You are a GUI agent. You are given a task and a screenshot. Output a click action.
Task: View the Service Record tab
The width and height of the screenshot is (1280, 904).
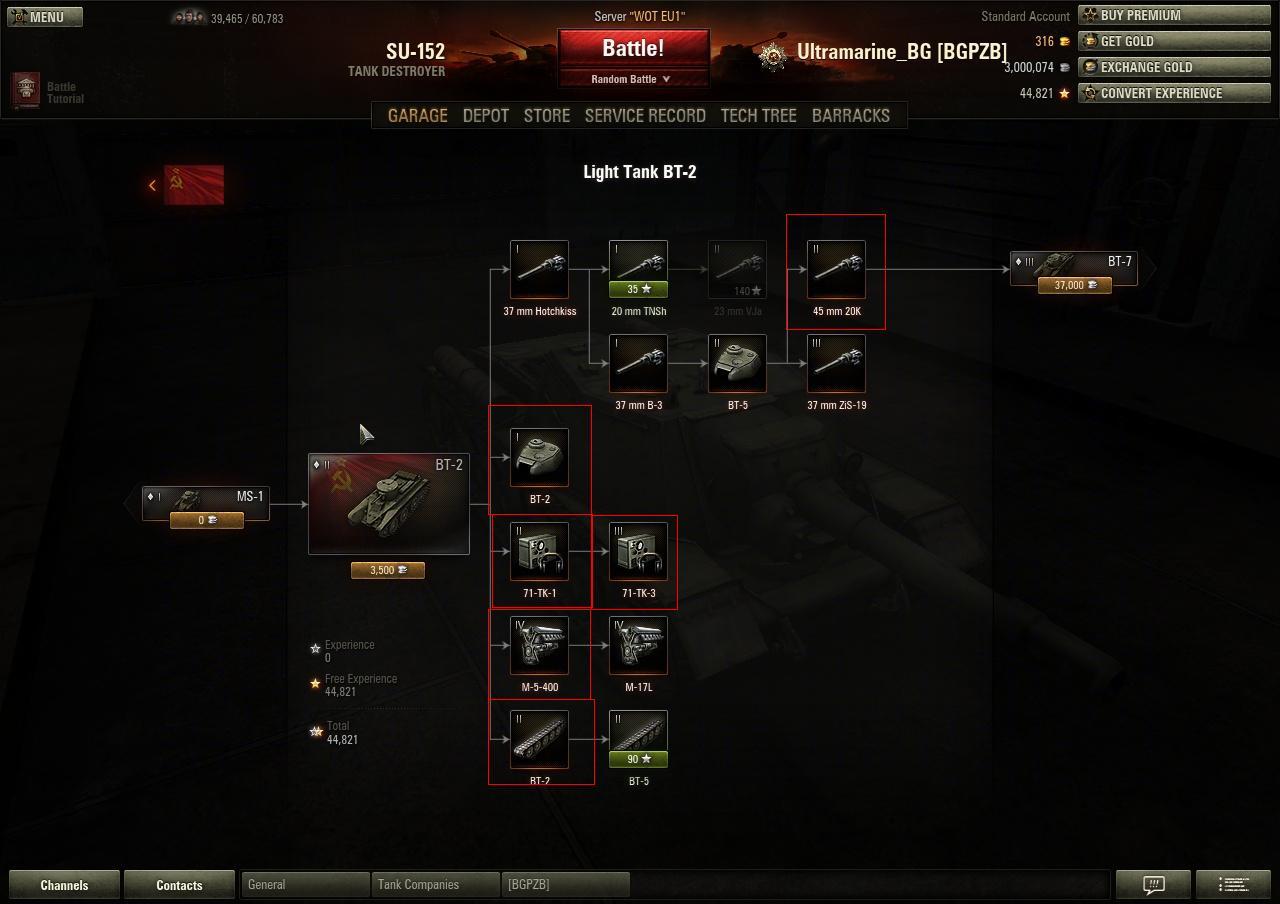645,116
